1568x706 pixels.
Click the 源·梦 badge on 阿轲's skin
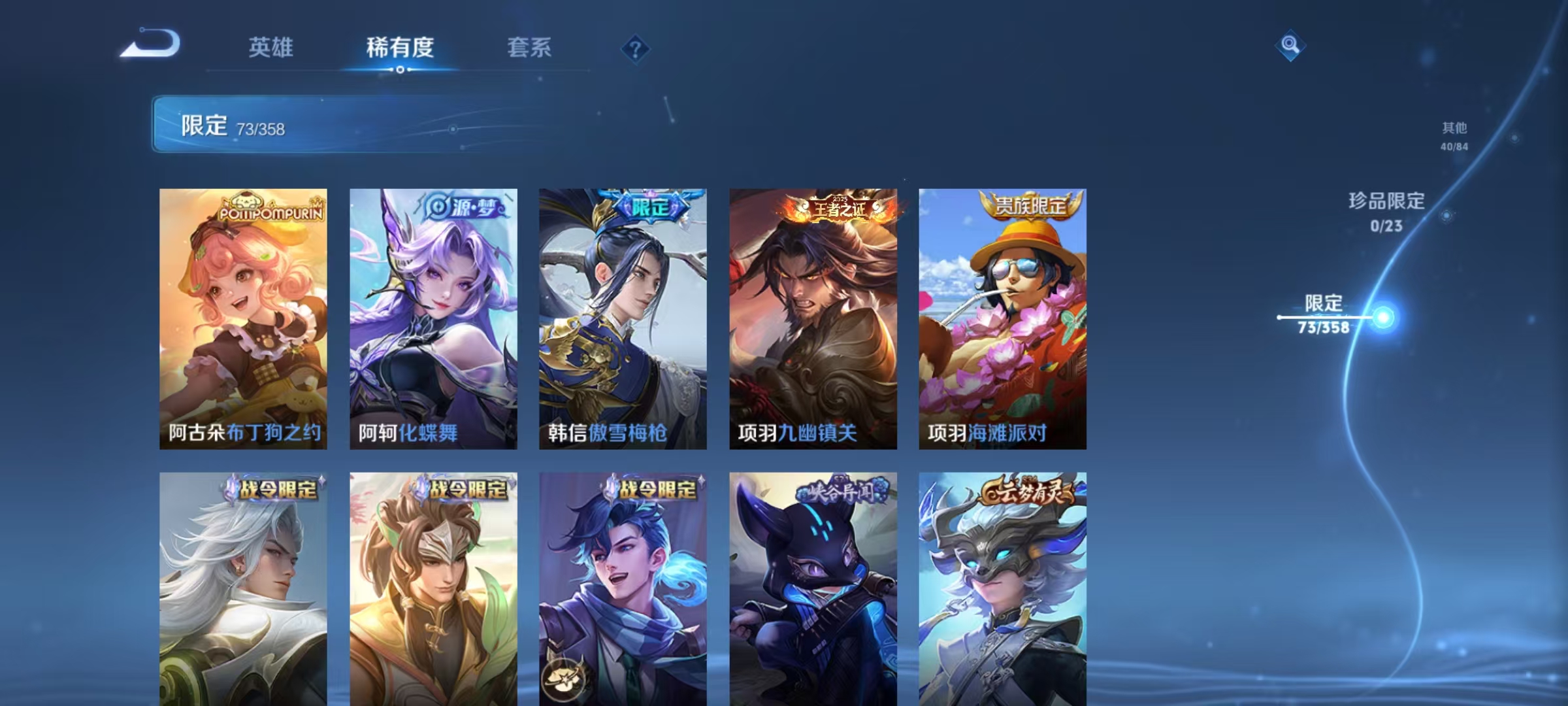(465, 208)
